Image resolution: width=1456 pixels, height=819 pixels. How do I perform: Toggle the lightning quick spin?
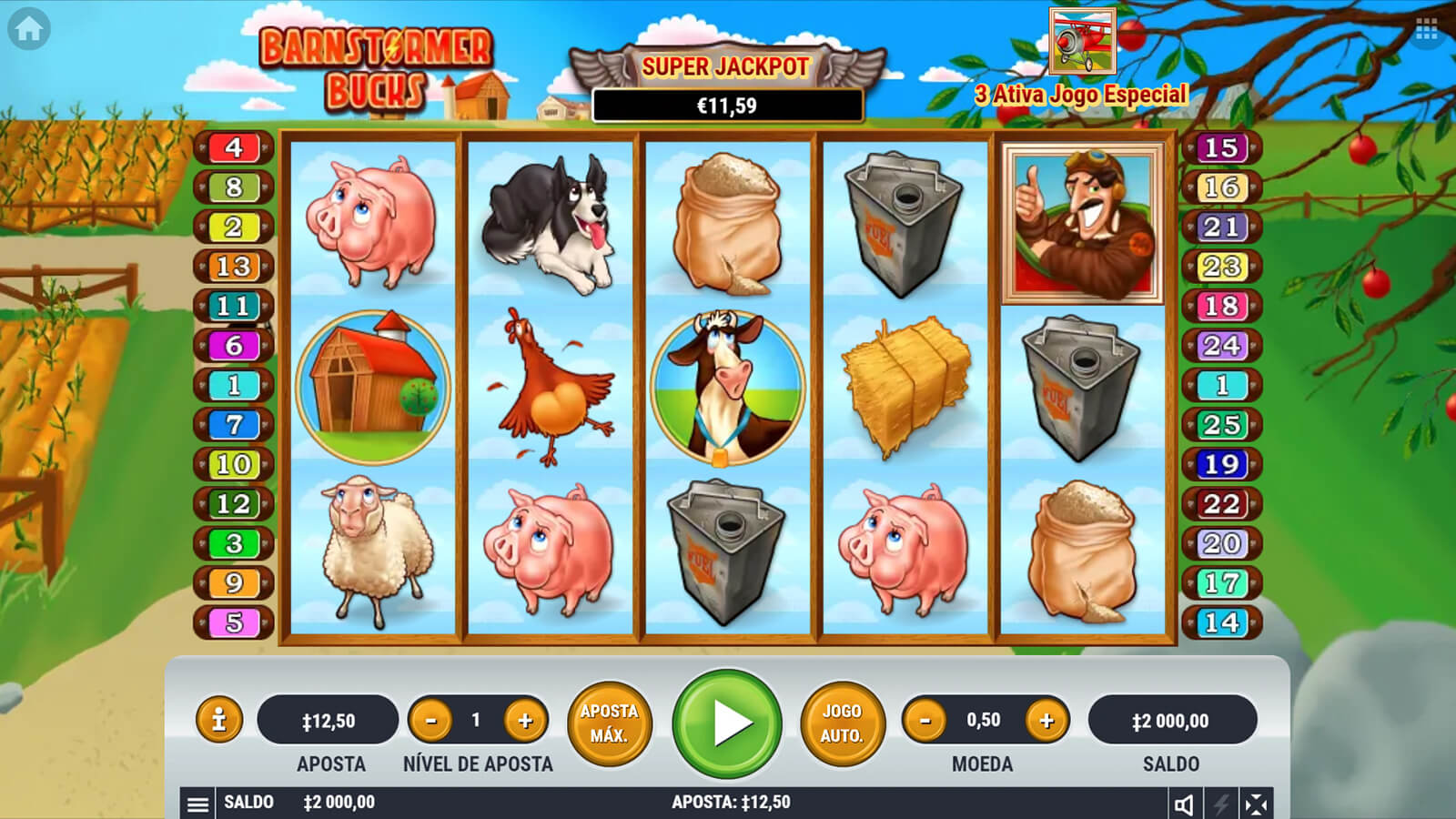[1220, 804]
